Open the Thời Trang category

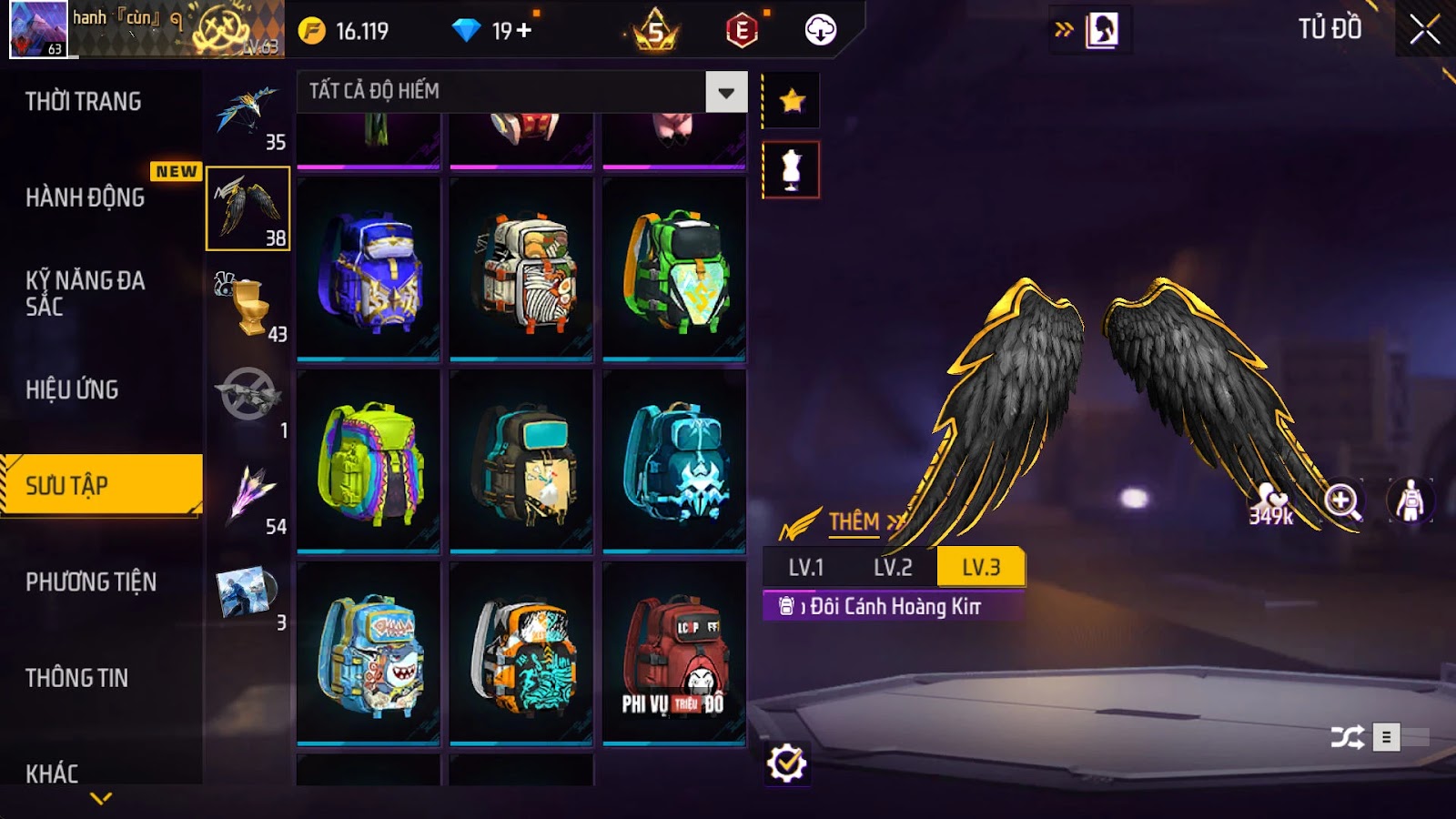pos(83,101)
